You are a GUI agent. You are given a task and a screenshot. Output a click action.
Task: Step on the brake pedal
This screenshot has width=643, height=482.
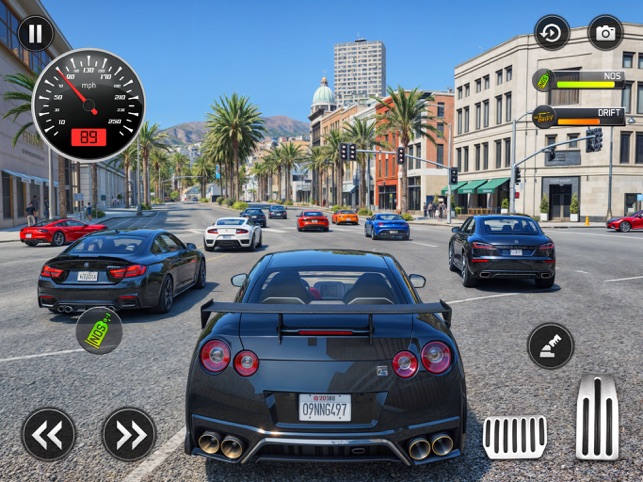pyautogui.click(x=514, y=436)
